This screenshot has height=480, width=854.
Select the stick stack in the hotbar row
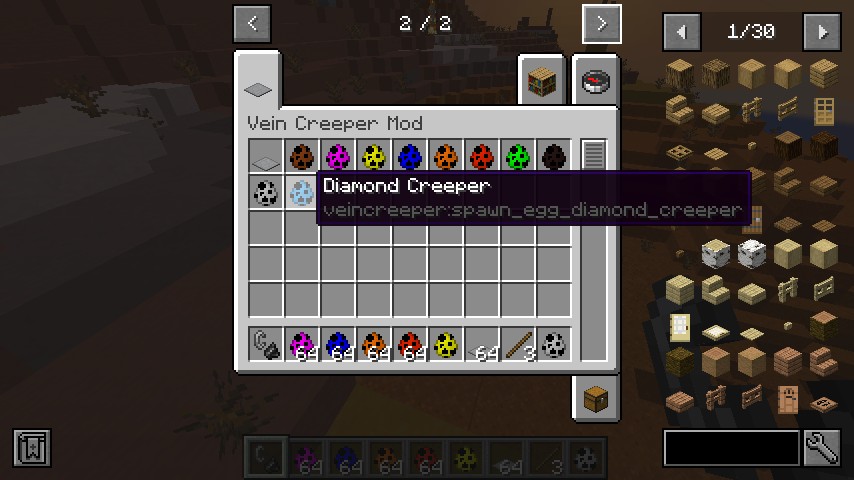click(x=517, y=344)
